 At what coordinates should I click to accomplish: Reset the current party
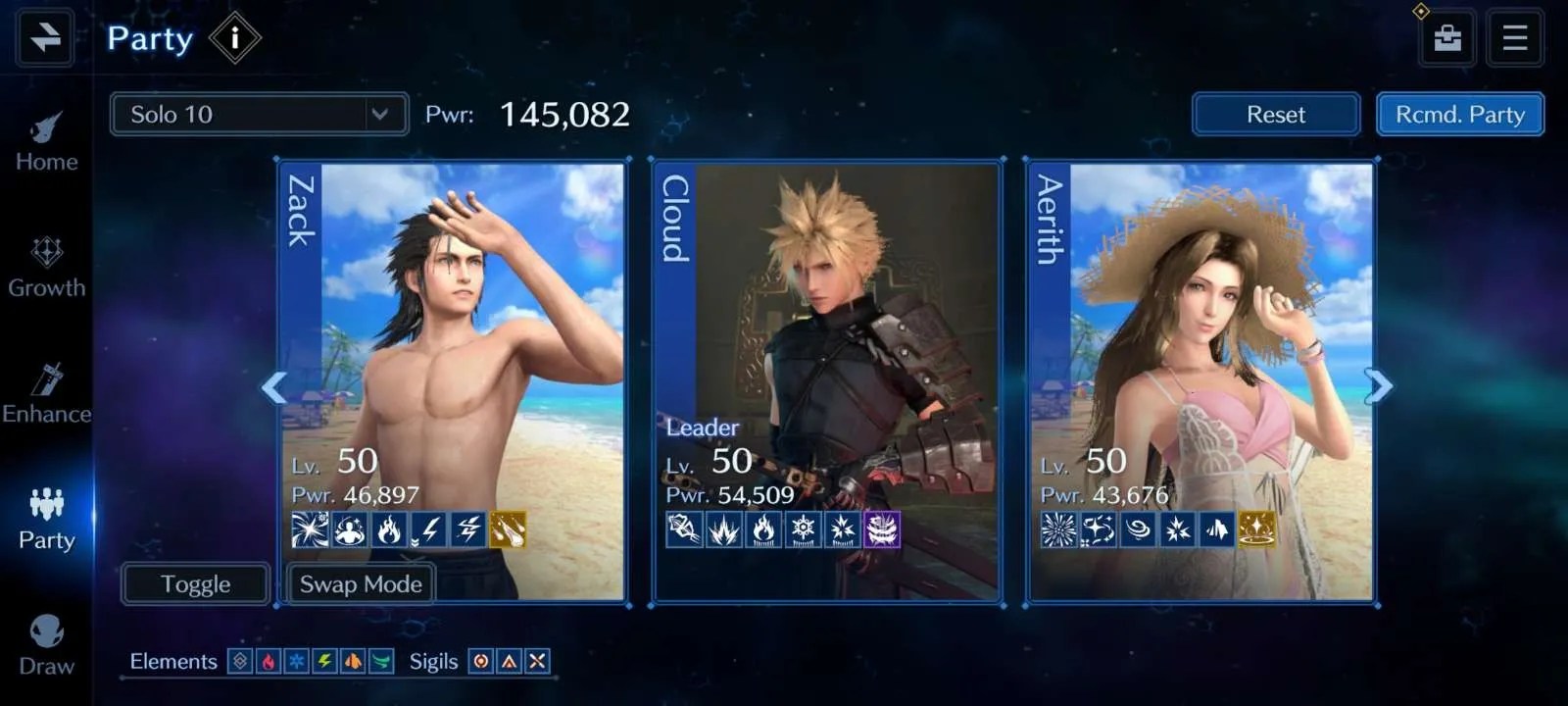pos(1275,115)
